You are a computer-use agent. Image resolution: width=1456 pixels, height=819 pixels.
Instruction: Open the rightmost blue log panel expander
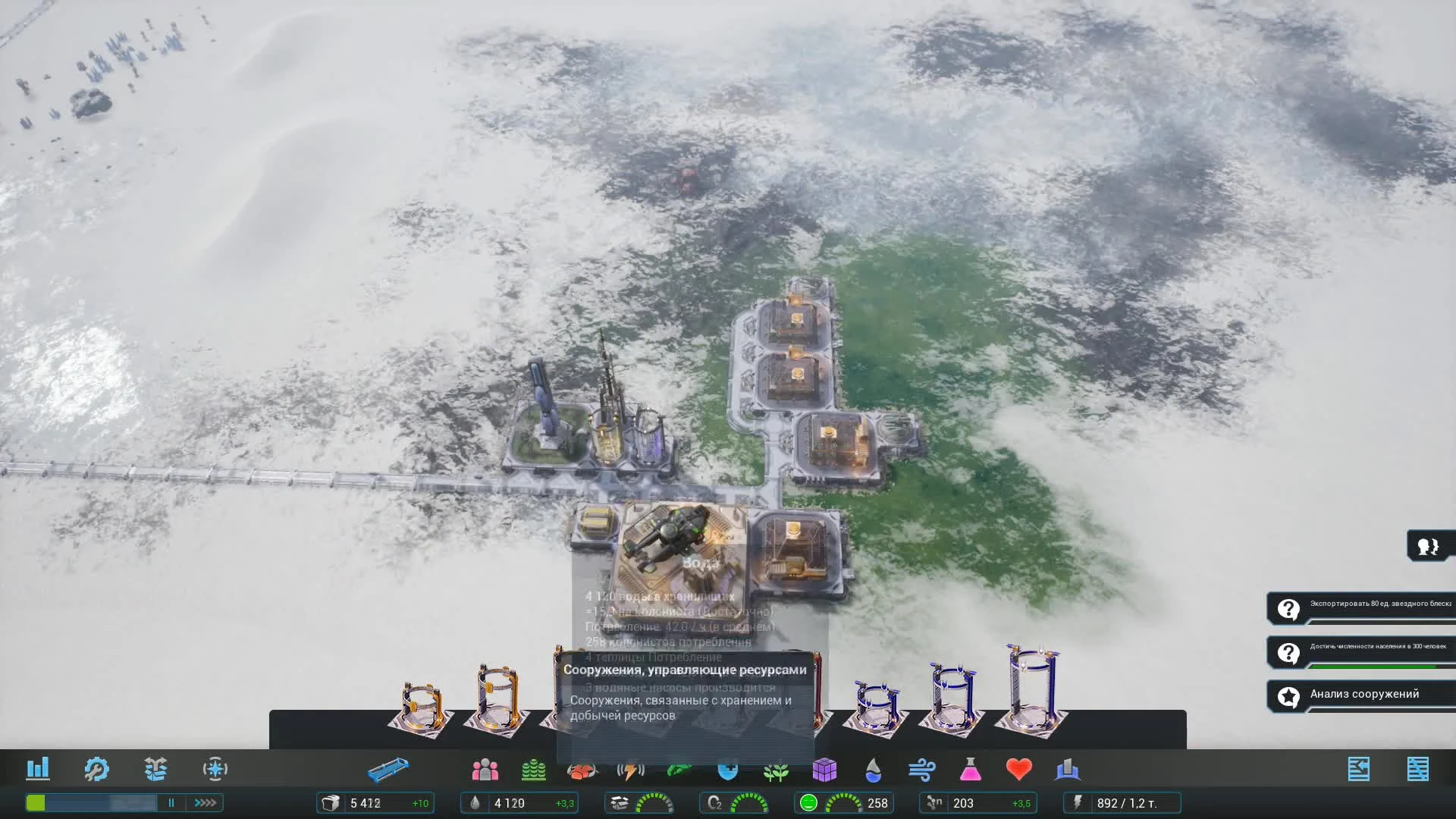tap(1420, 768)
